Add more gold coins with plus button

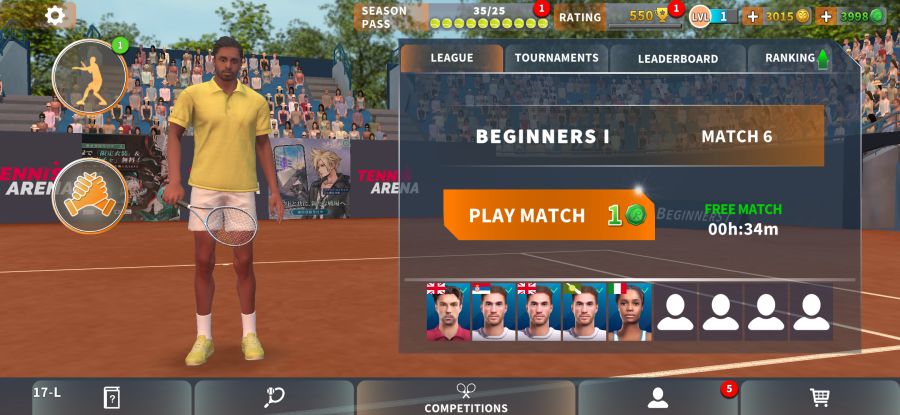(x=753, y=16)
